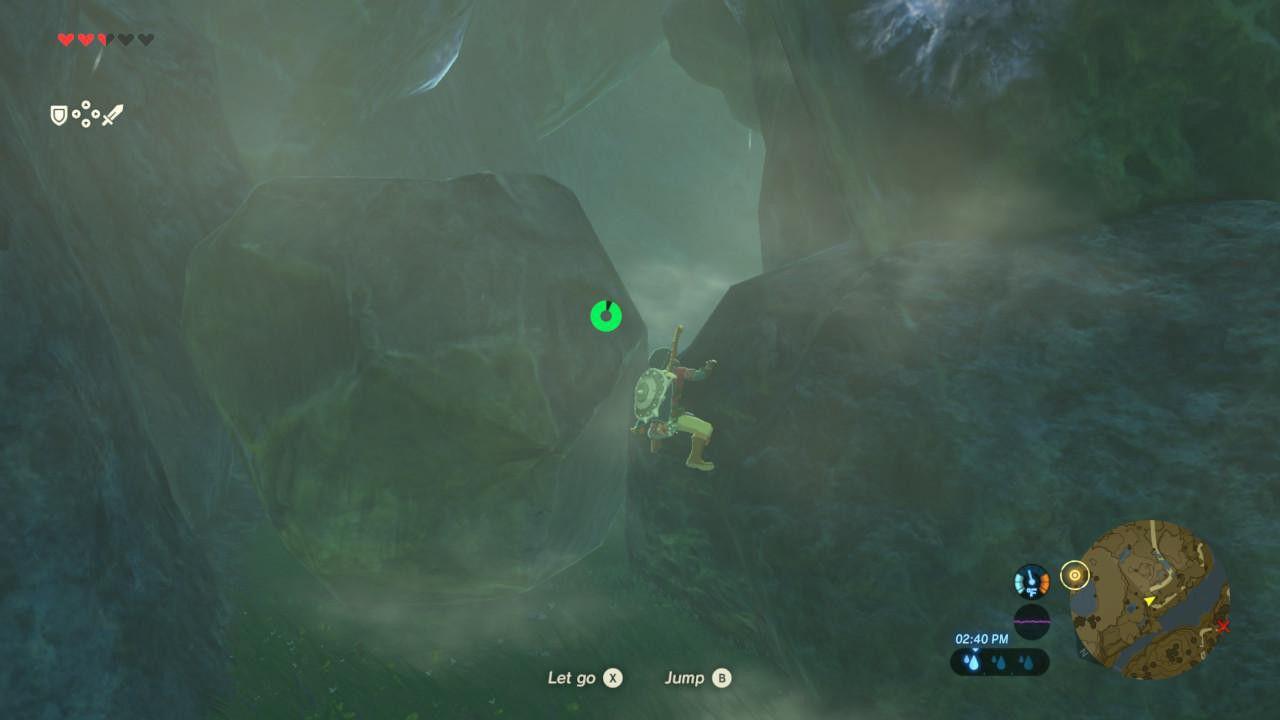The width and height of the screenshot is (1280, 720).
Task: Select the sword quick-equip icon
Action: [112, 115]
